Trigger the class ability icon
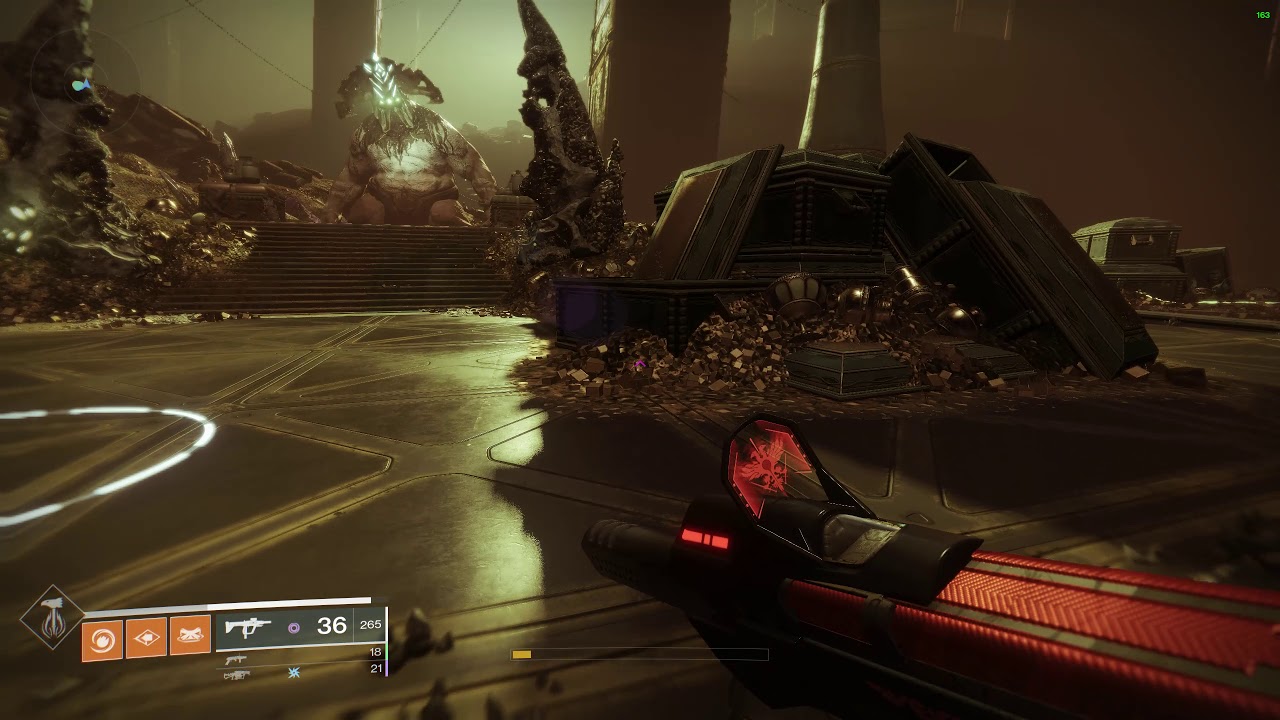 tap(190, 637)
